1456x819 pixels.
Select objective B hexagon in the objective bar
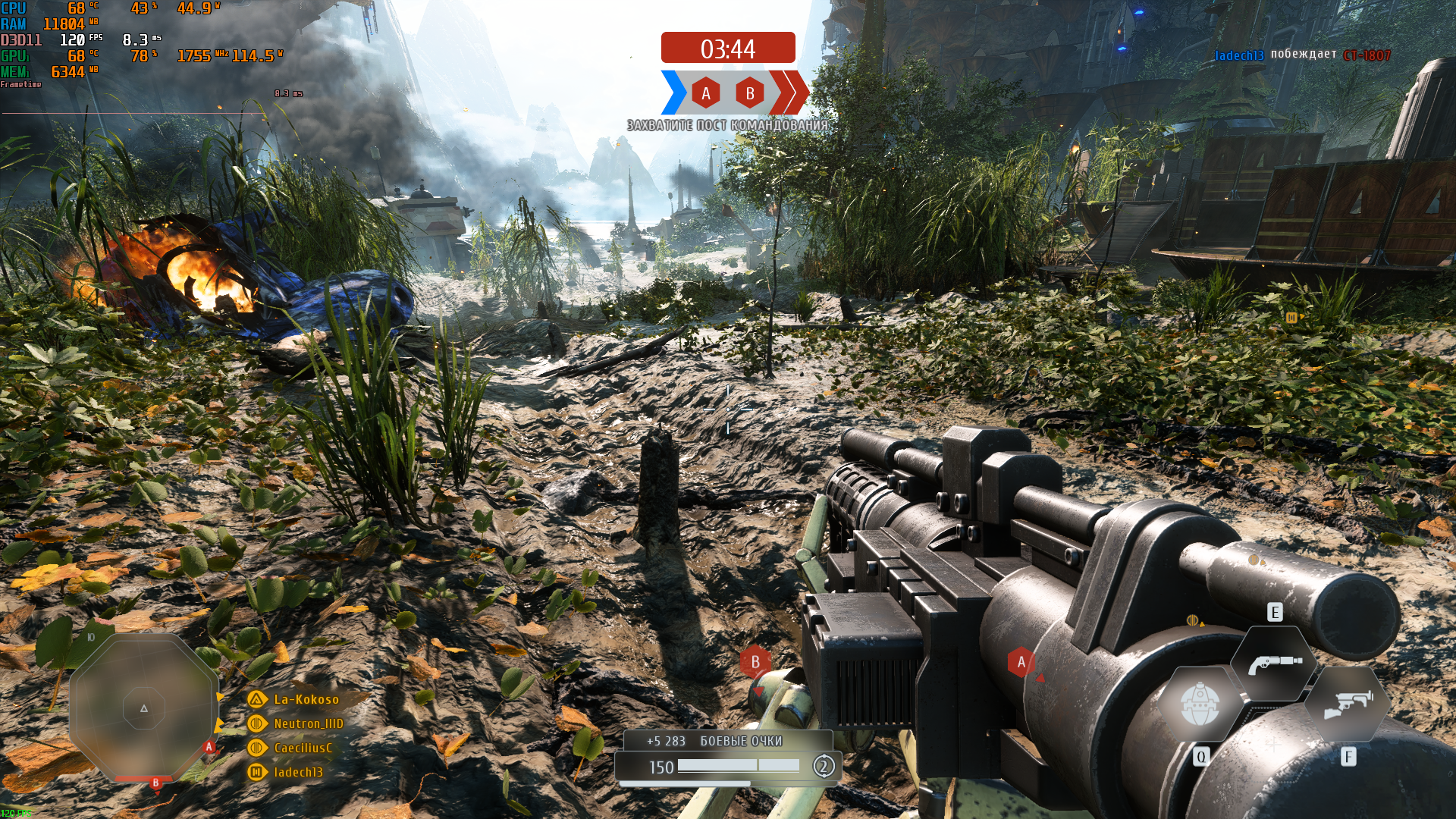750,93
